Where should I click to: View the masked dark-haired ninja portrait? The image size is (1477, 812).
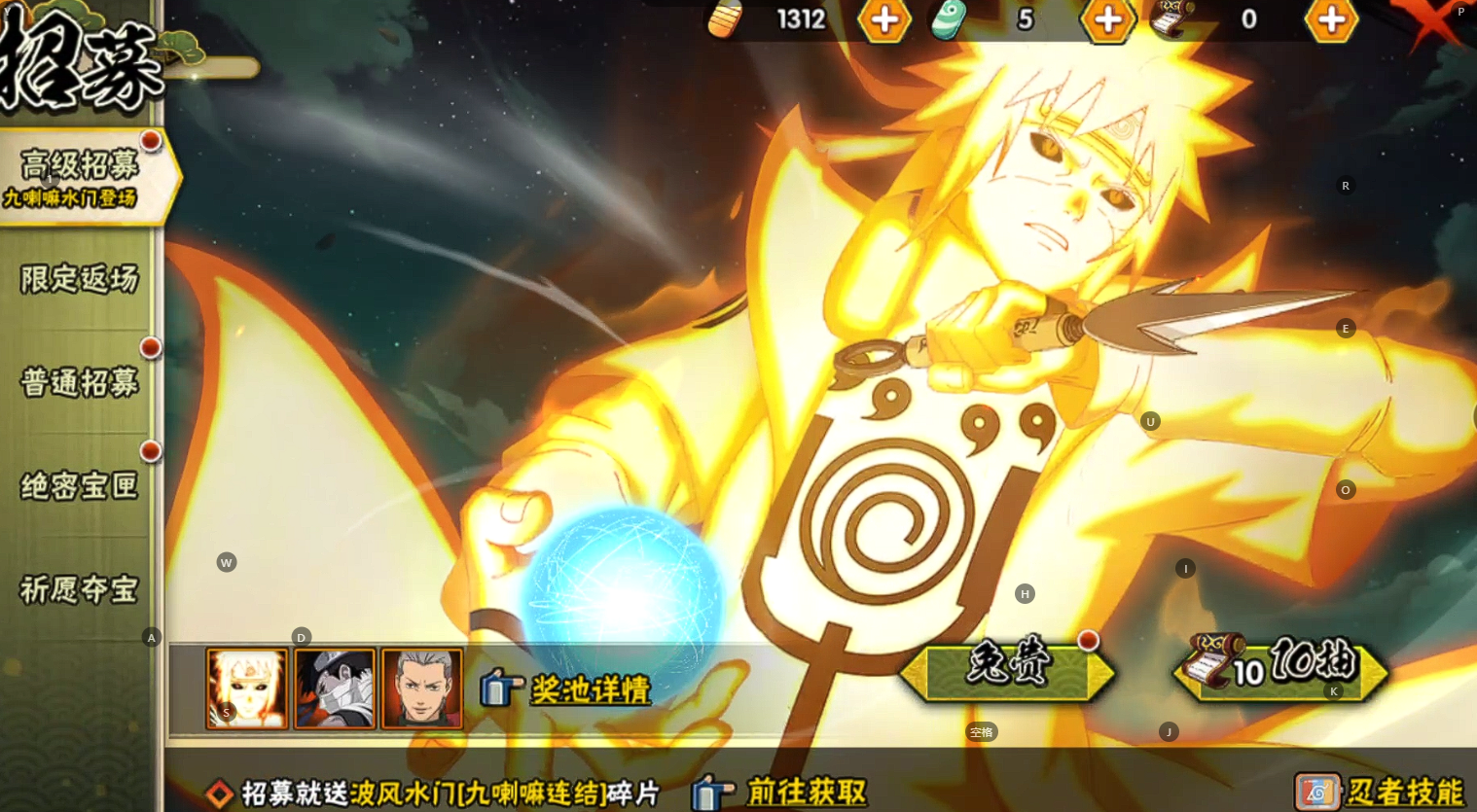335,688
